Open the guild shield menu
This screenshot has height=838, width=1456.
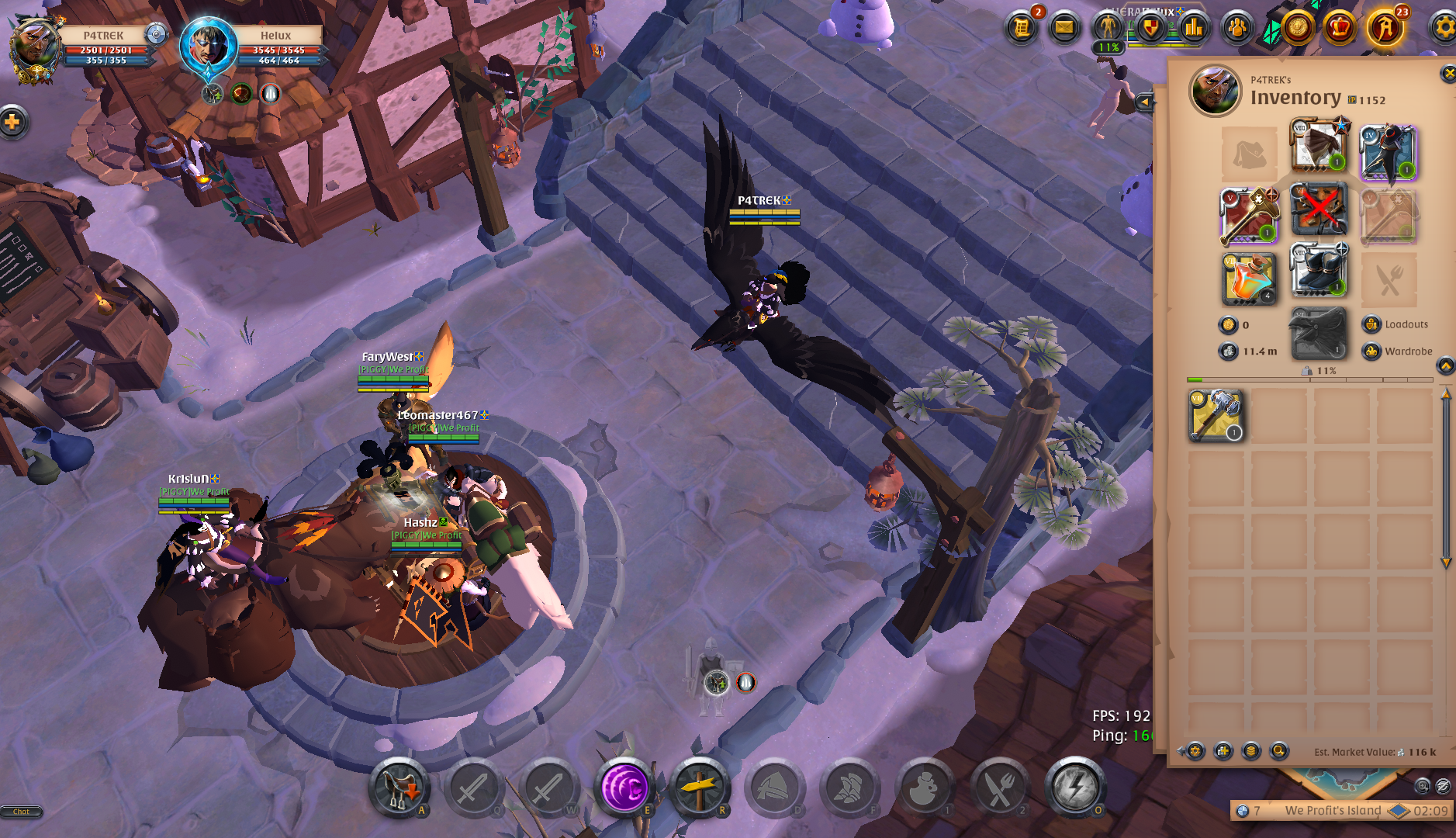(x=1151, y=29)
